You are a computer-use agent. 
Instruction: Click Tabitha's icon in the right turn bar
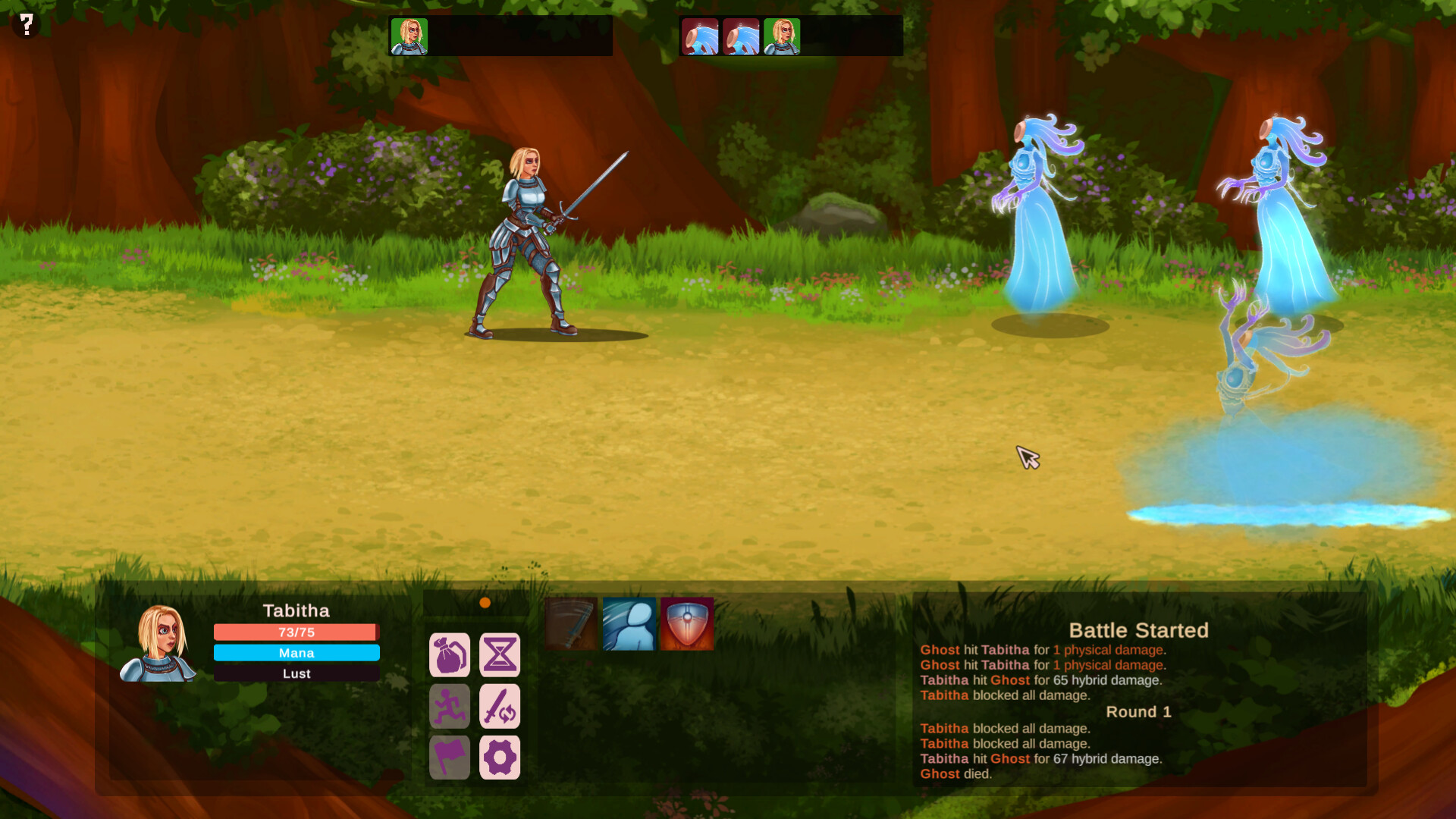point(782,35)
